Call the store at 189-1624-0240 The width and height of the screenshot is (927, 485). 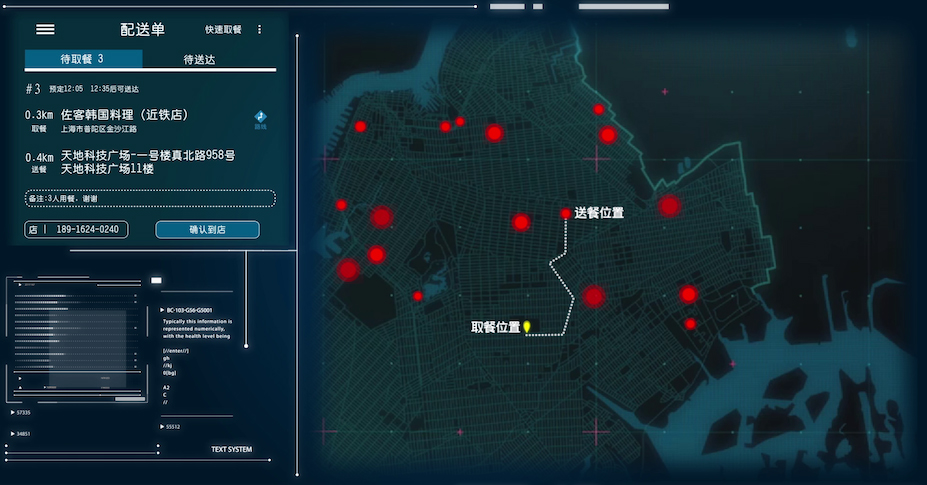point(76,230)
